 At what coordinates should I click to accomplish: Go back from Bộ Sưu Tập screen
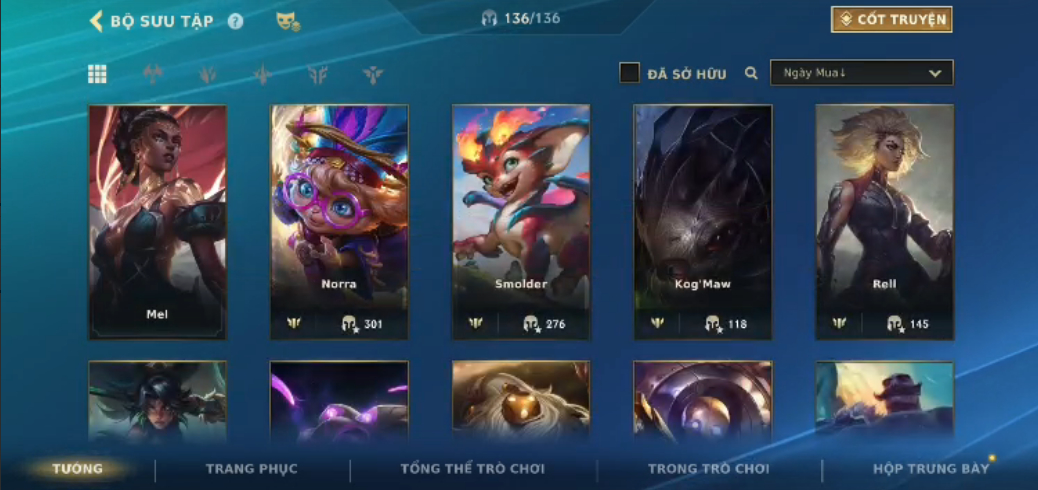[x=97, y=21]
